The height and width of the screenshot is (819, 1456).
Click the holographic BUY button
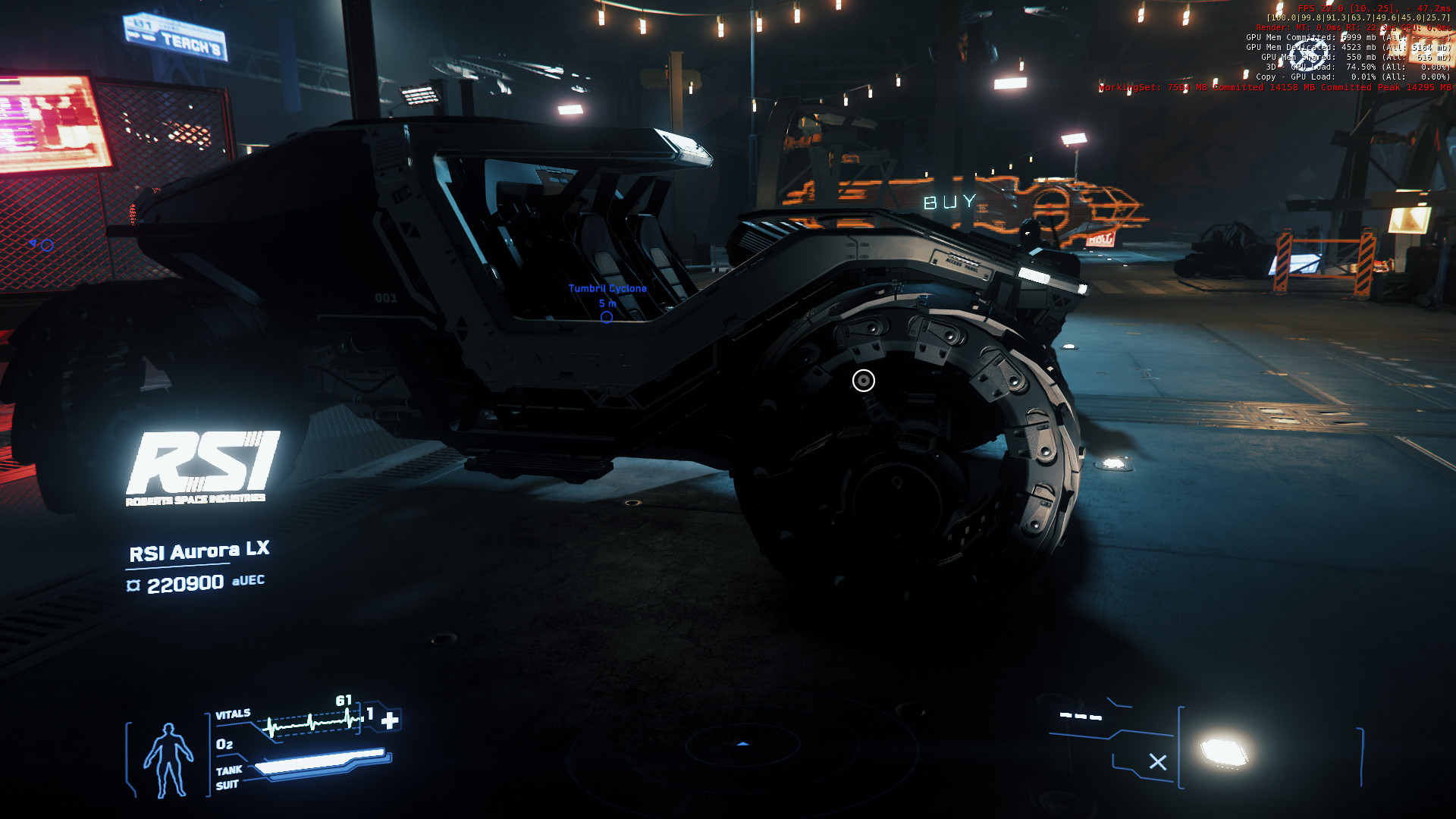coord(949,202)
